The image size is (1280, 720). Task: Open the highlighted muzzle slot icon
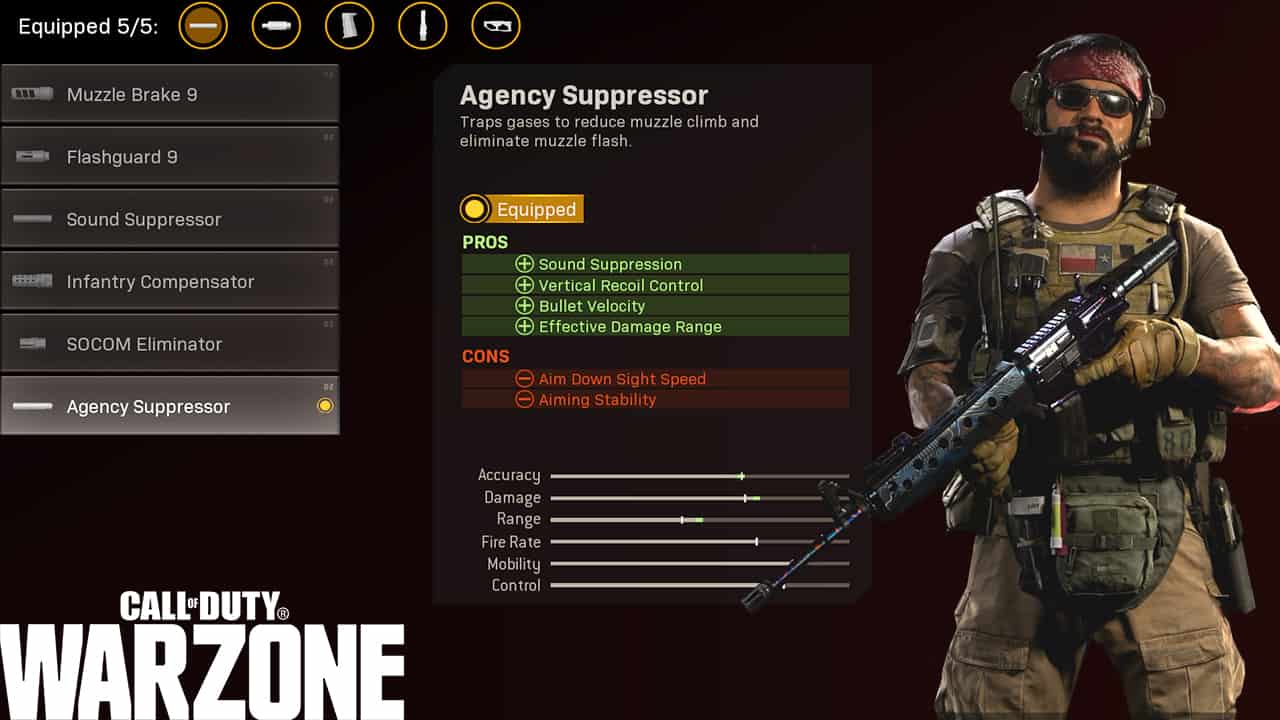(203, 26)
